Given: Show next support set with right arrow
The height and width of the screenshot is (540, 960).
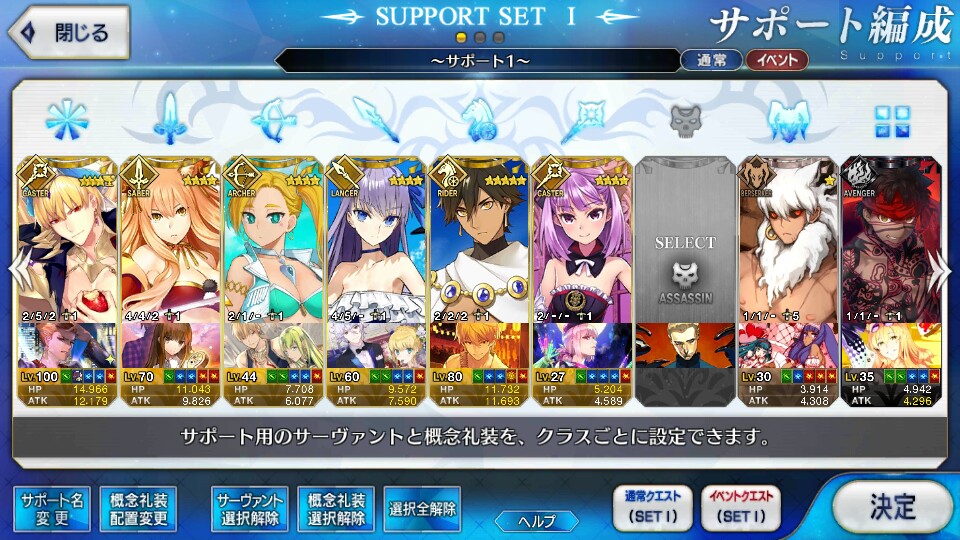Looking at the screenshot, I should (940, 268).
